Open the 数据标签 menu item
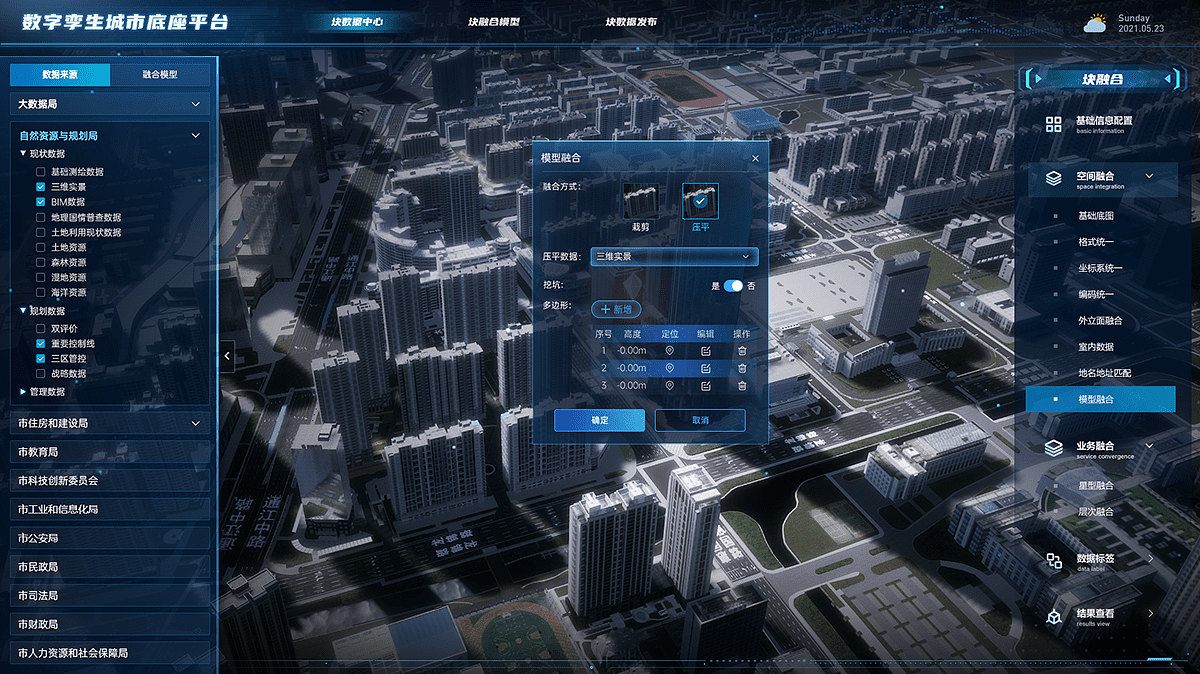 (x=1095, y=561)
